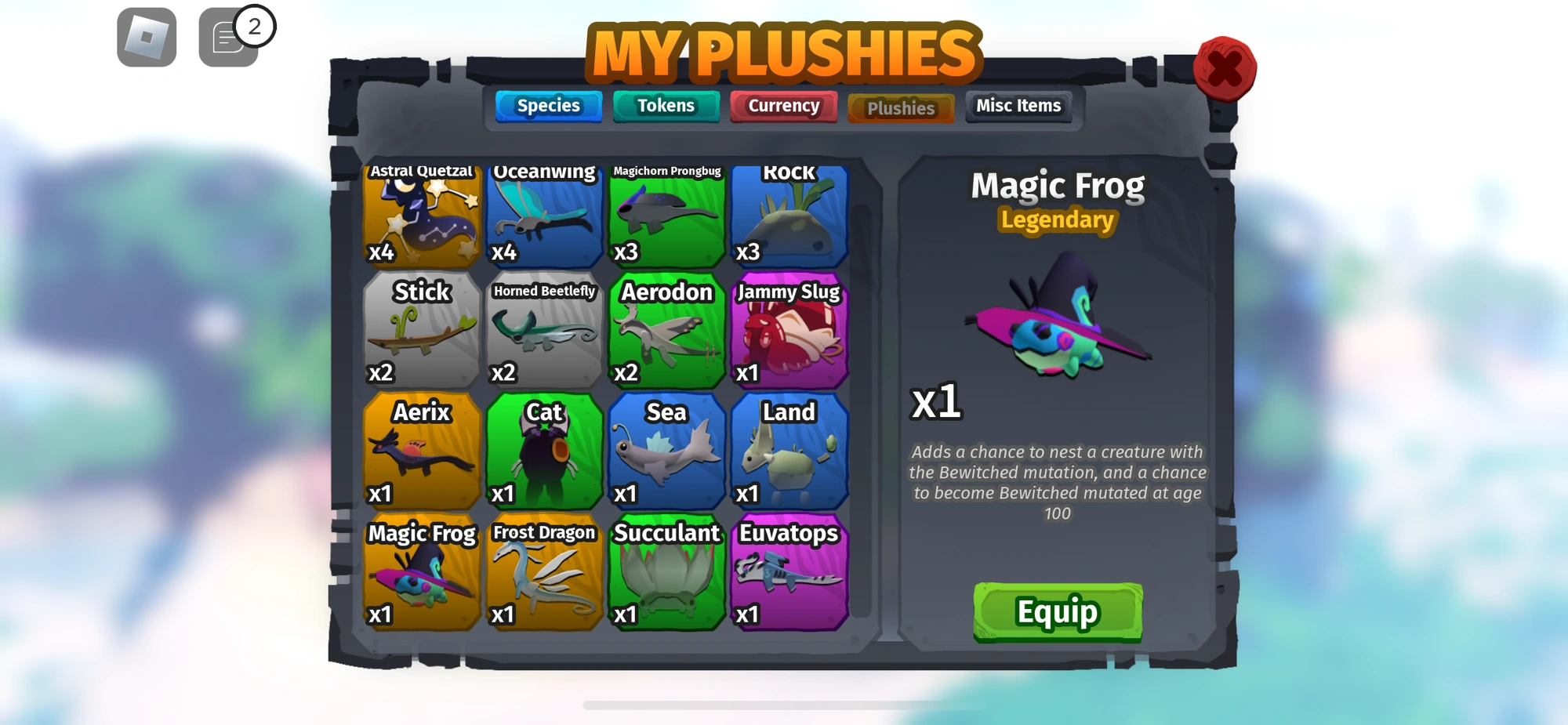Viewport: 1568px width, 725px height.
Task: Switch to the Species tab
Action: click(547, 106)
